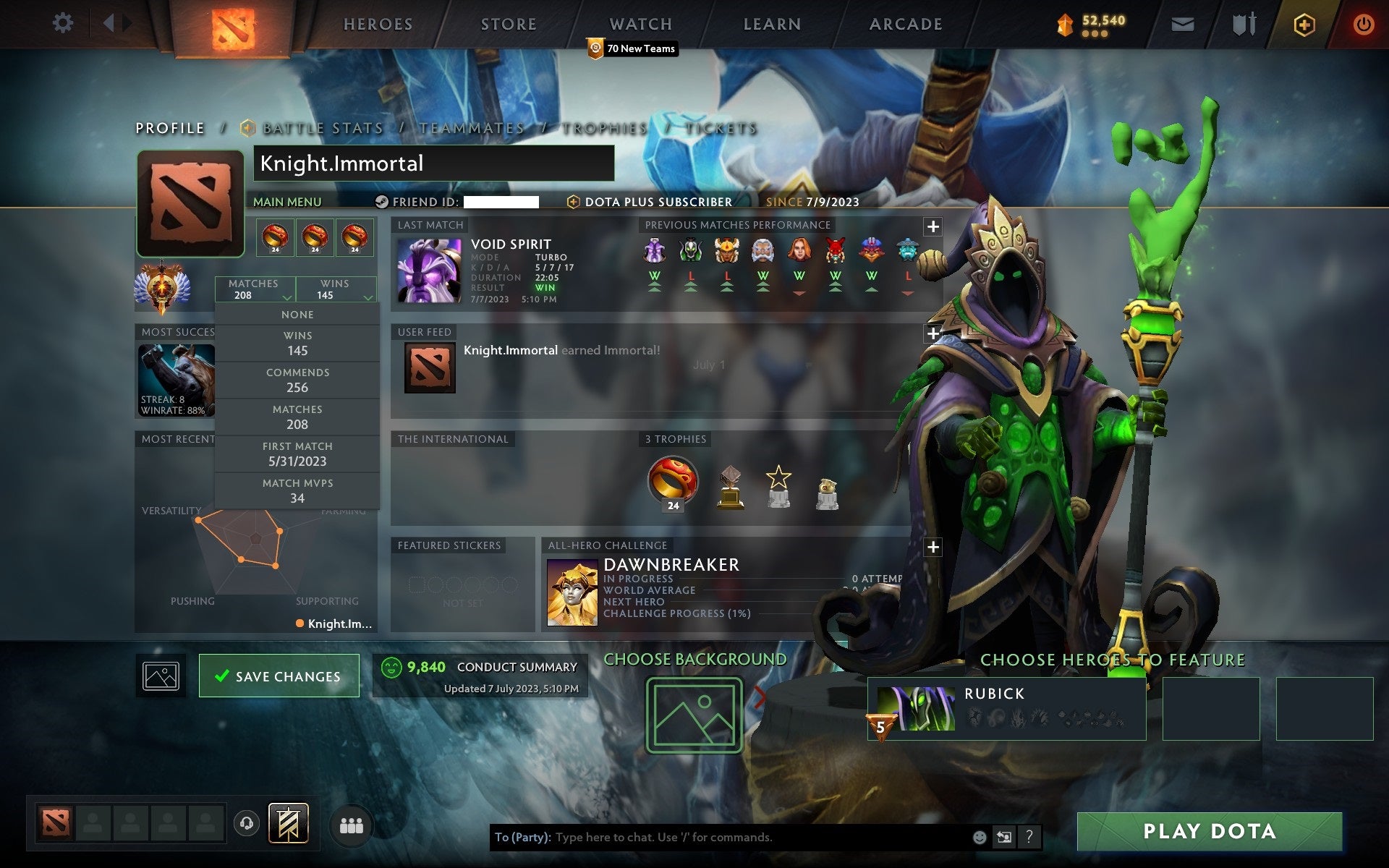
Task: Open the mail inbox icon
Action: tap(1181, 23)
